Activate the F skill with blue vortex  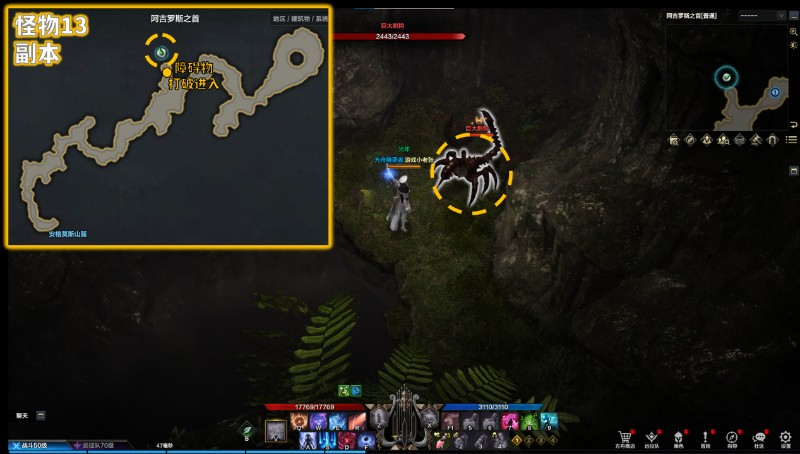pos(365,438)
